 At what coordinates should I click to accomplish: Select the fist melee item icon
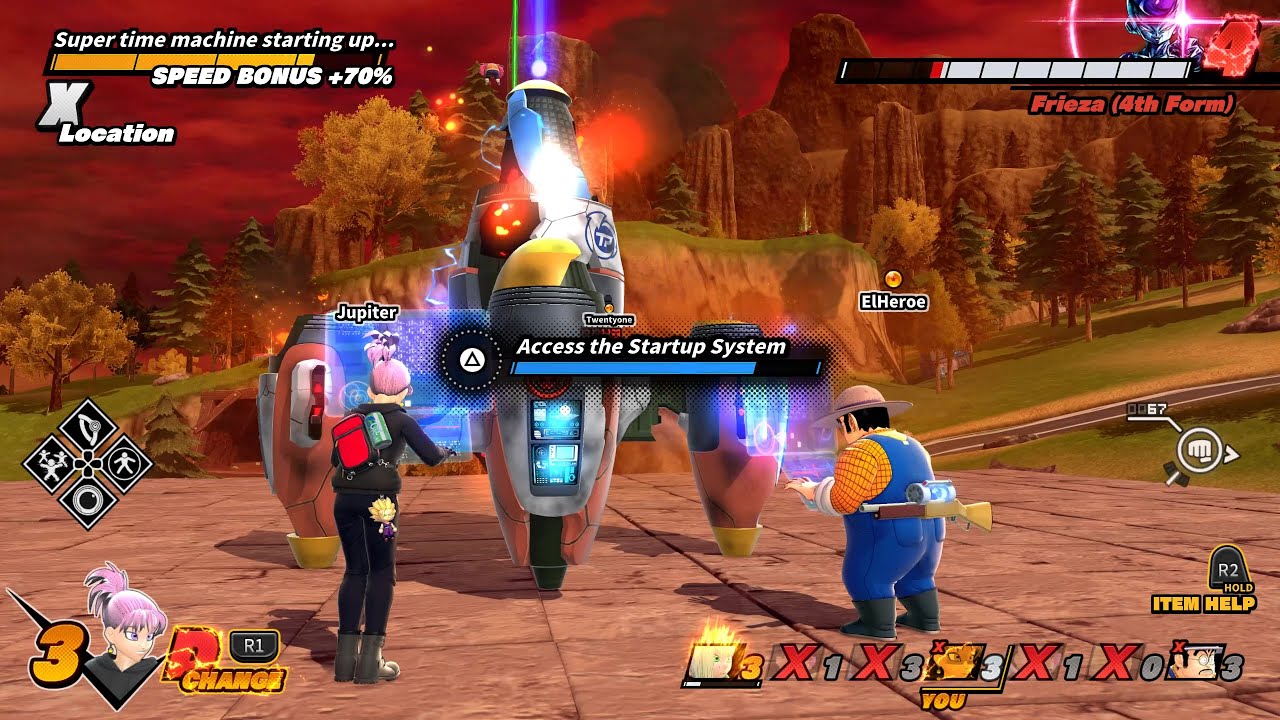[1197, 452]
